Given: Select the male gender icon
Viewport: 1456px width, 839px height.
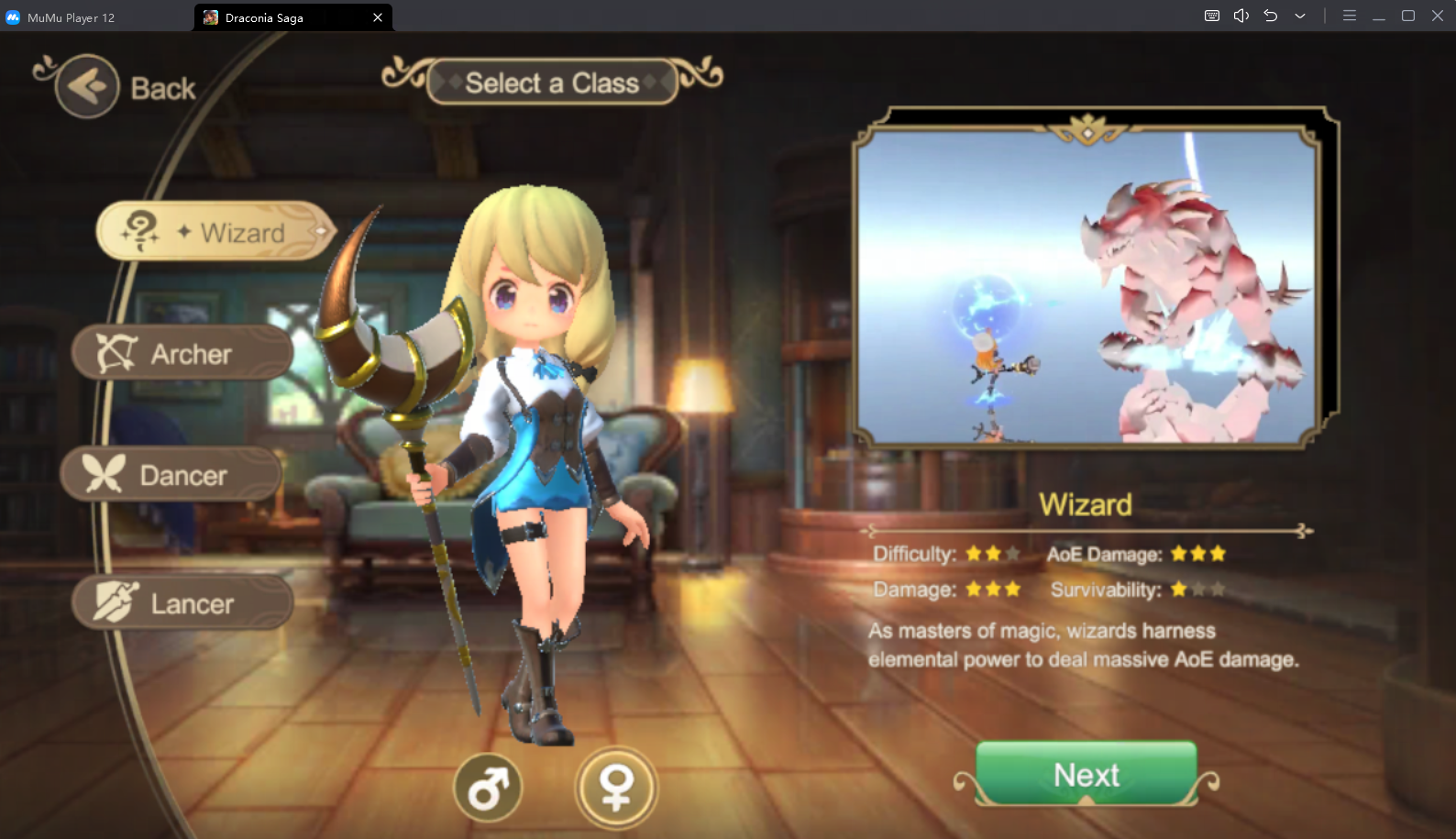Looking at the screenshot, I should 488,788.
